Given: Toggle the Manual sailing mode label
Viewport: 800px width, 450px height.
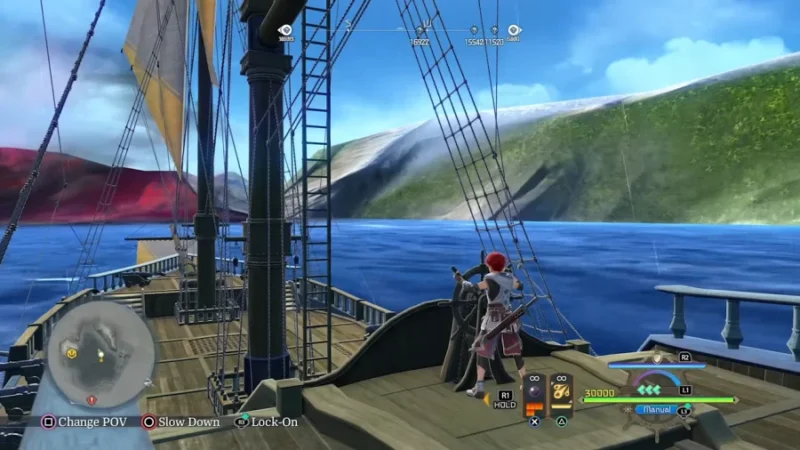Looking at the screenshot, I should (x=655, y=409).
